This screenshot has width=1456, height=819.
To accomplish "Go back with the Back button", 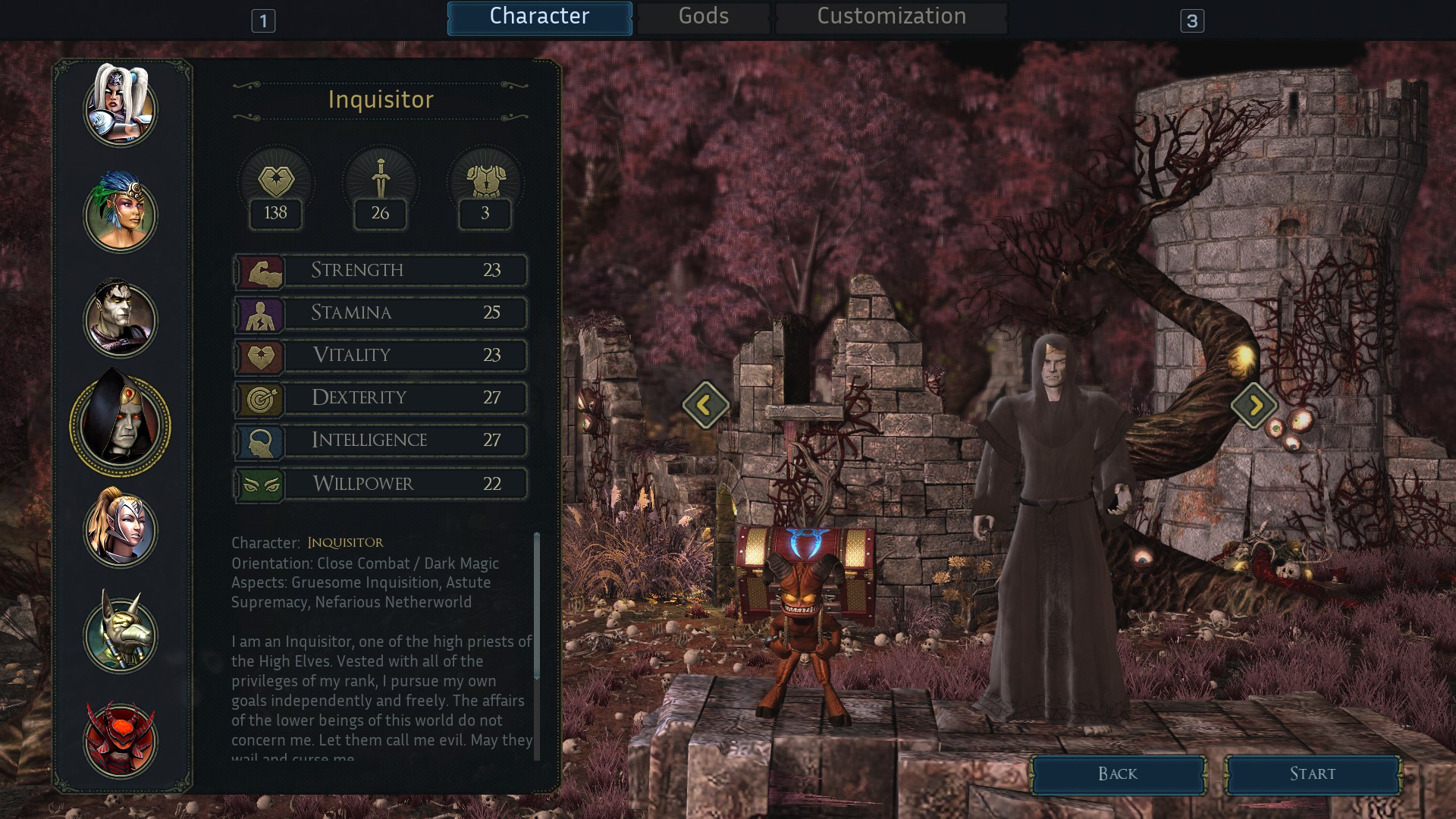I will 1118,774.
